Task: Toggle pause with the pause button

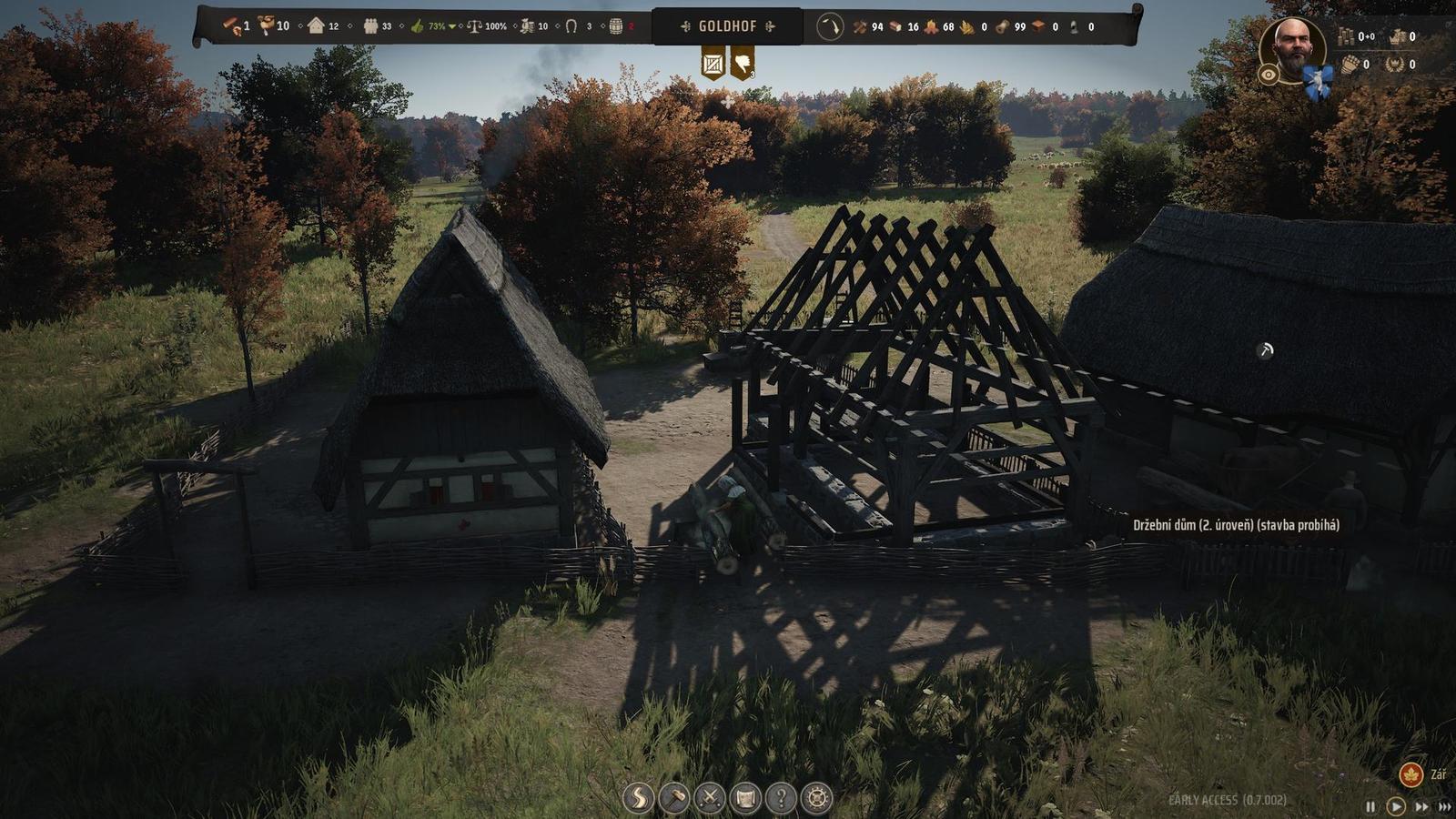Action: coord(1370,804)
